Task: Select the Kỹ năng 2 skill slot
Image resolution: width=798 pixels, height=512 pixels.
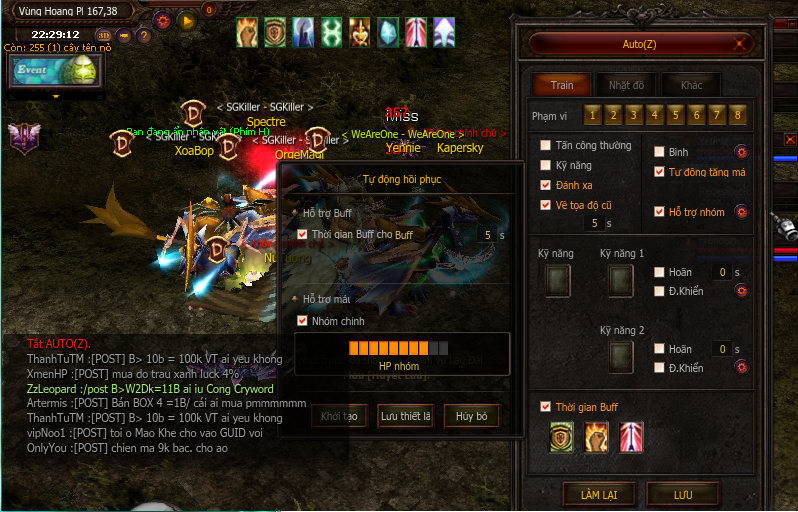Action: click(x=621, y=357)
